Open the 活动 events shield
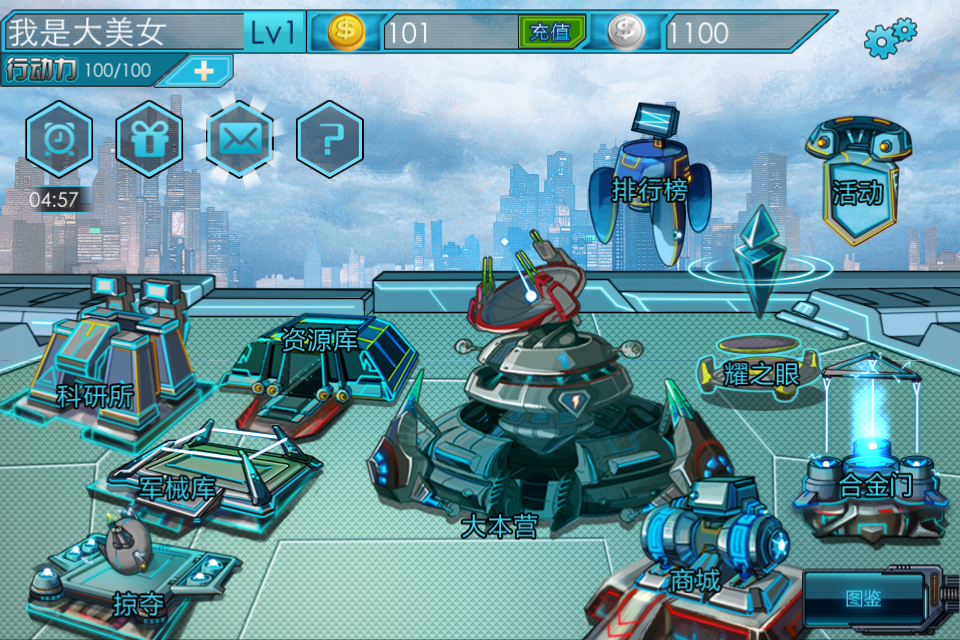The image size is (960, 640). click(857, 185)
